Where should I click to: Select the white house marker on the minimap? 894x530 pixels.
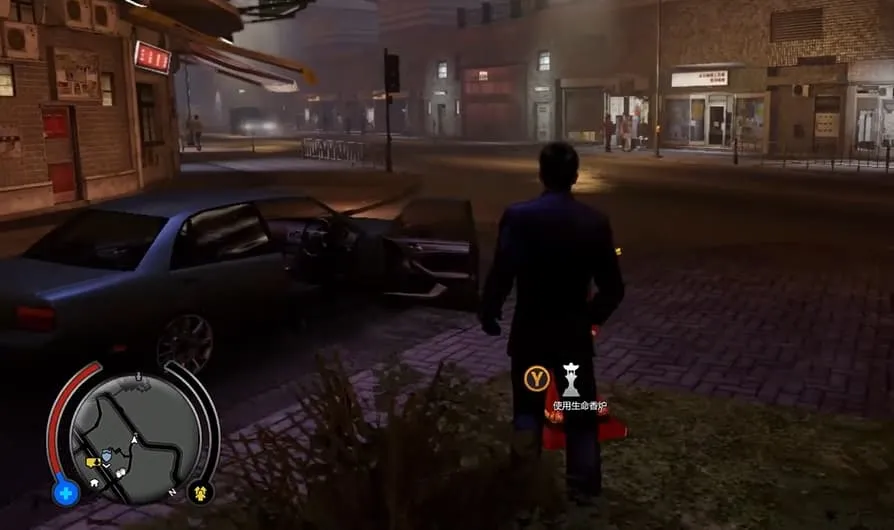point(93,481)
